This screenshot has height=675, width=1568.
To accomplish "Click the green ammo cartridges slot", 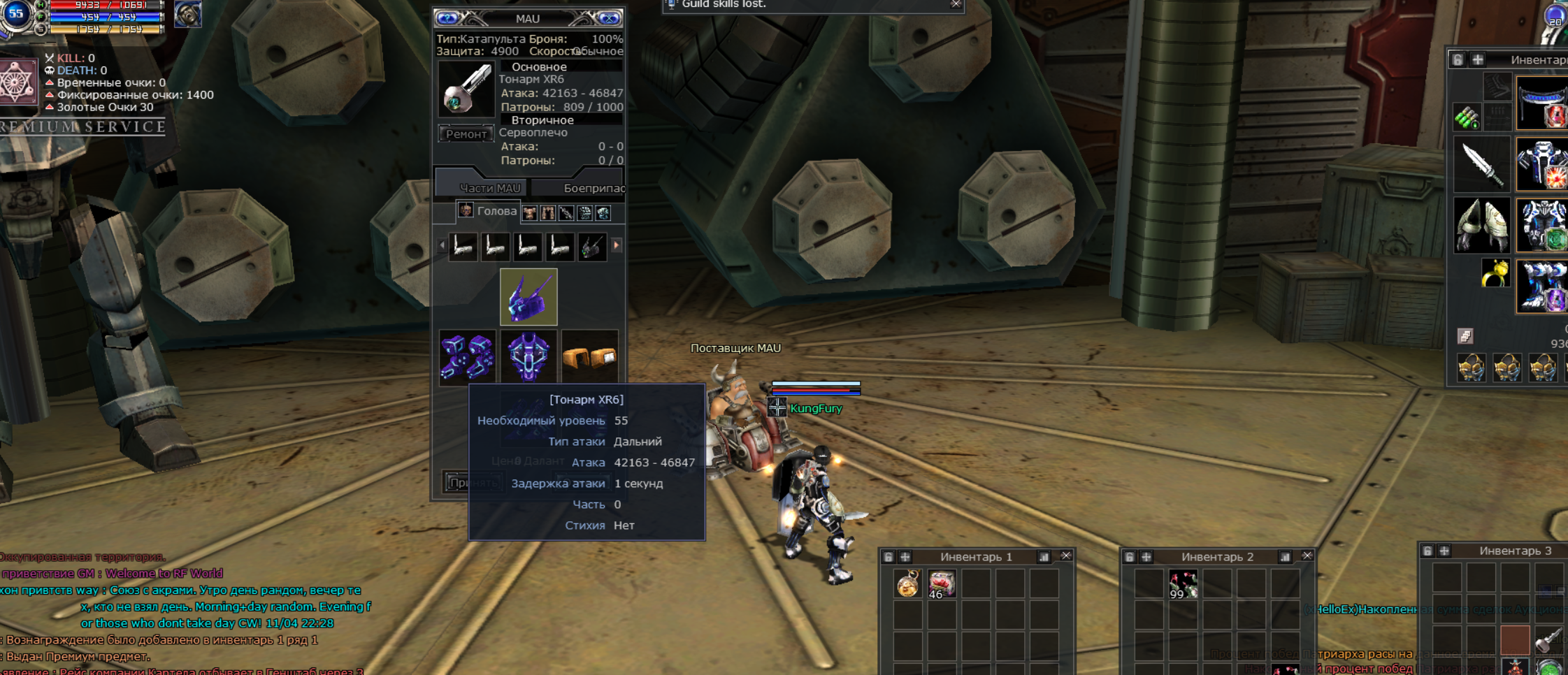I will (1467, 117).
